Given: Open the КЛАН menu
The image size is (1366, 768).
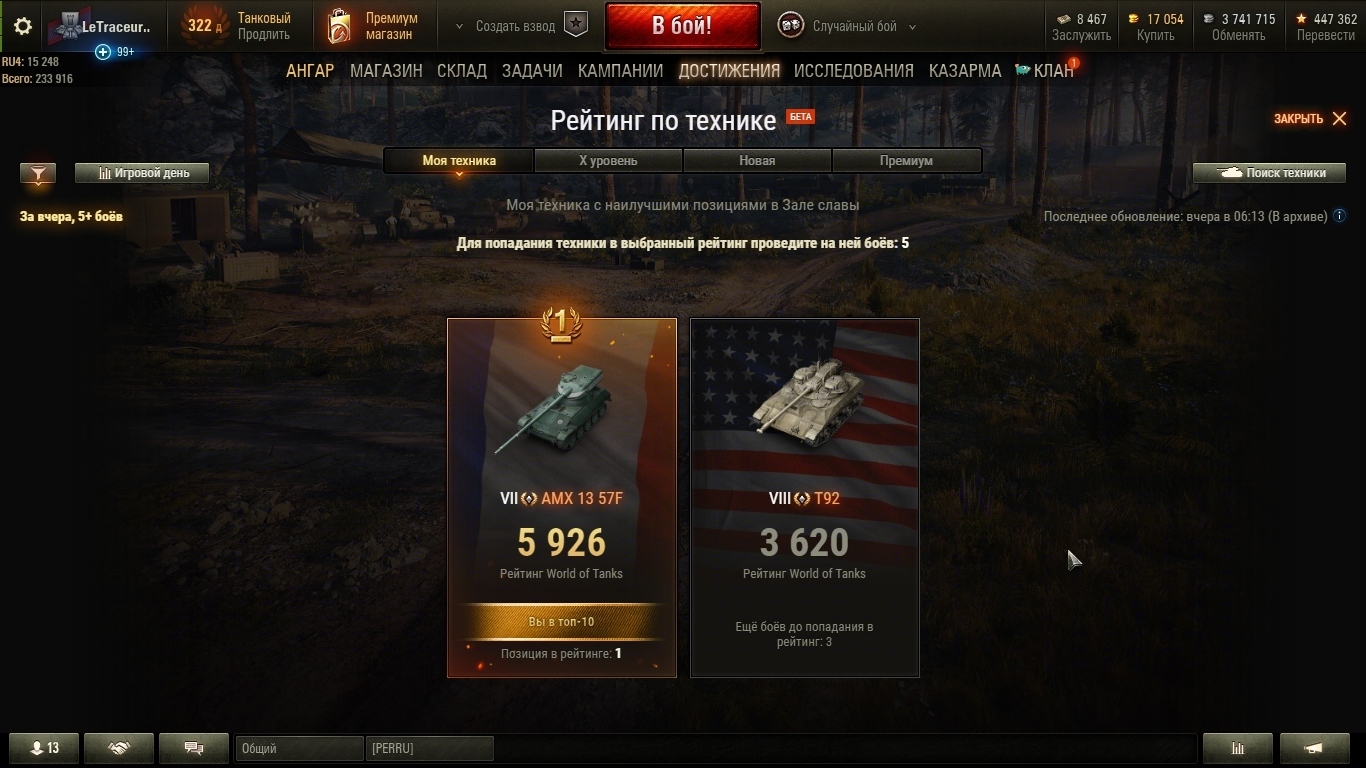Looking at the screenshot, I should (1045, 71).
